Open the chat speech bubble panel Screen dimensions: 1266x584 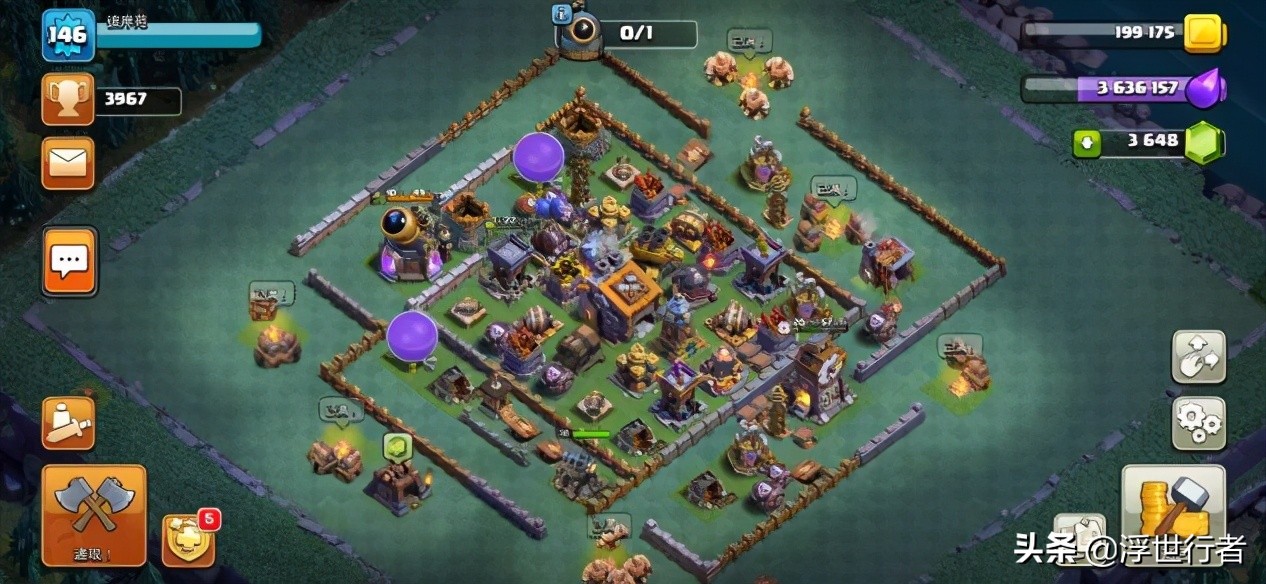pos(69,261)
